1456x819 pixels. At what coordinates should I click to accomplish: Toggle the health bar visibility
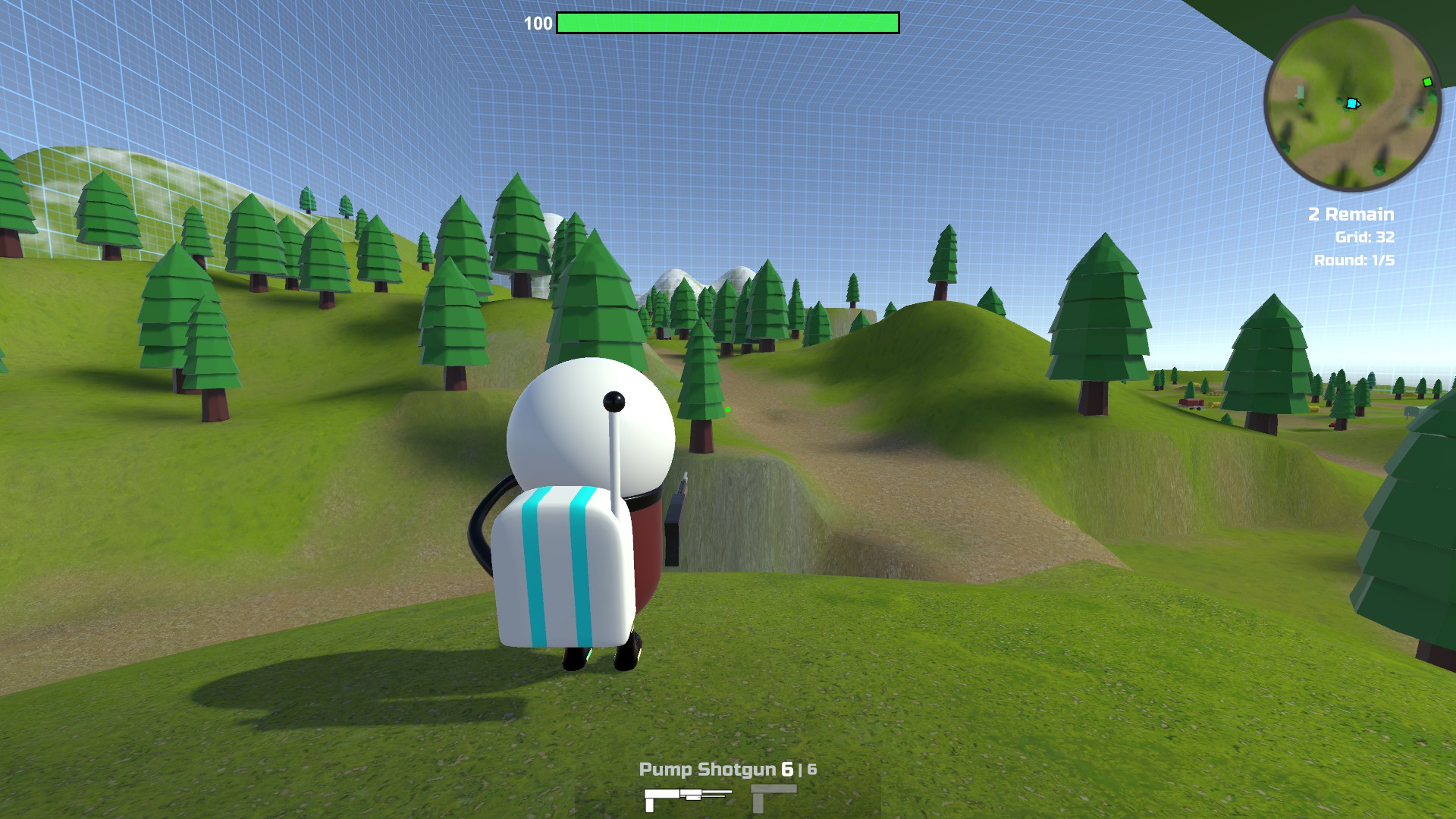pyautogui.click(x=726, y=23)
